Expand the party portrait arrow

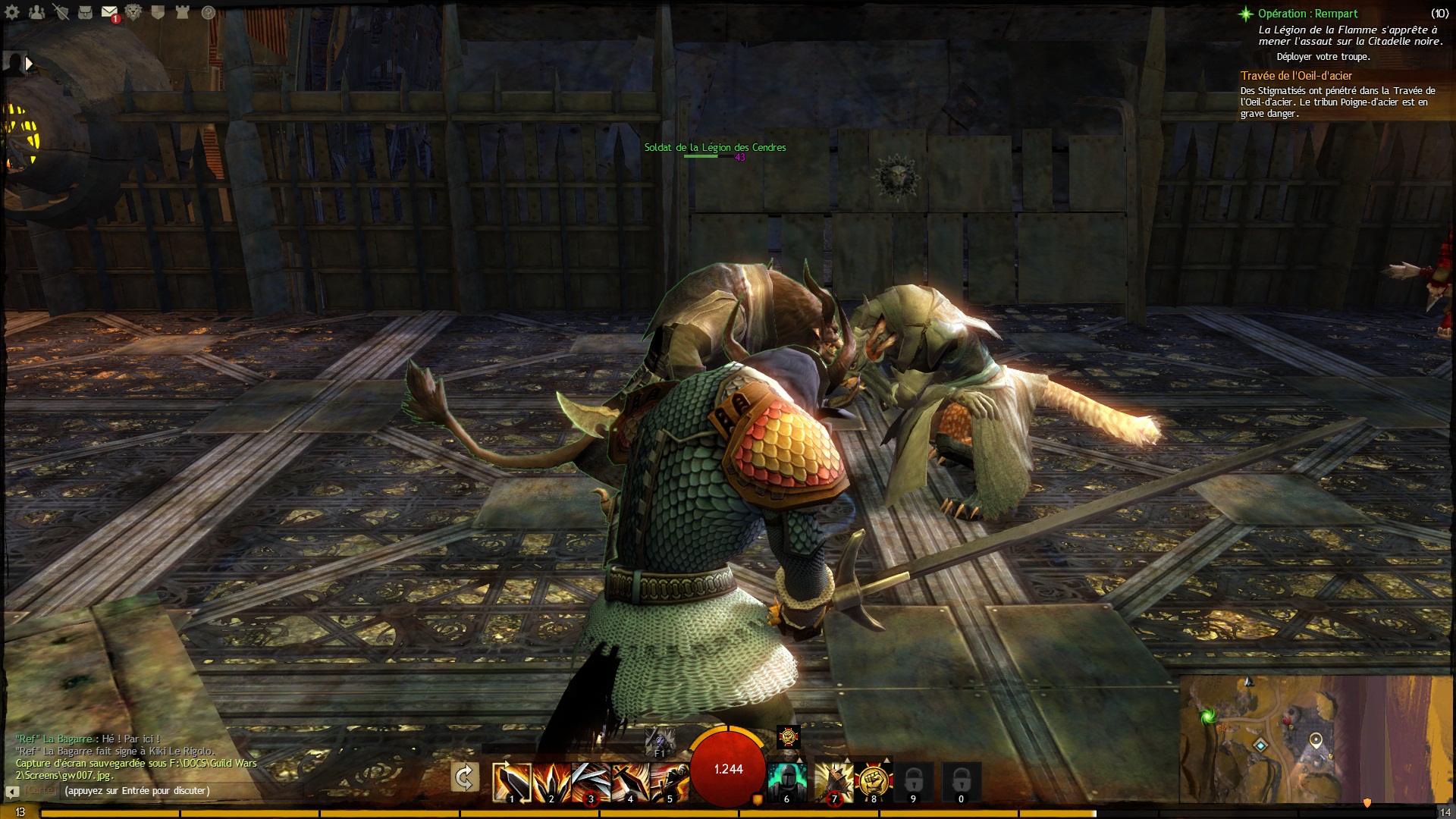pos(29,64)
